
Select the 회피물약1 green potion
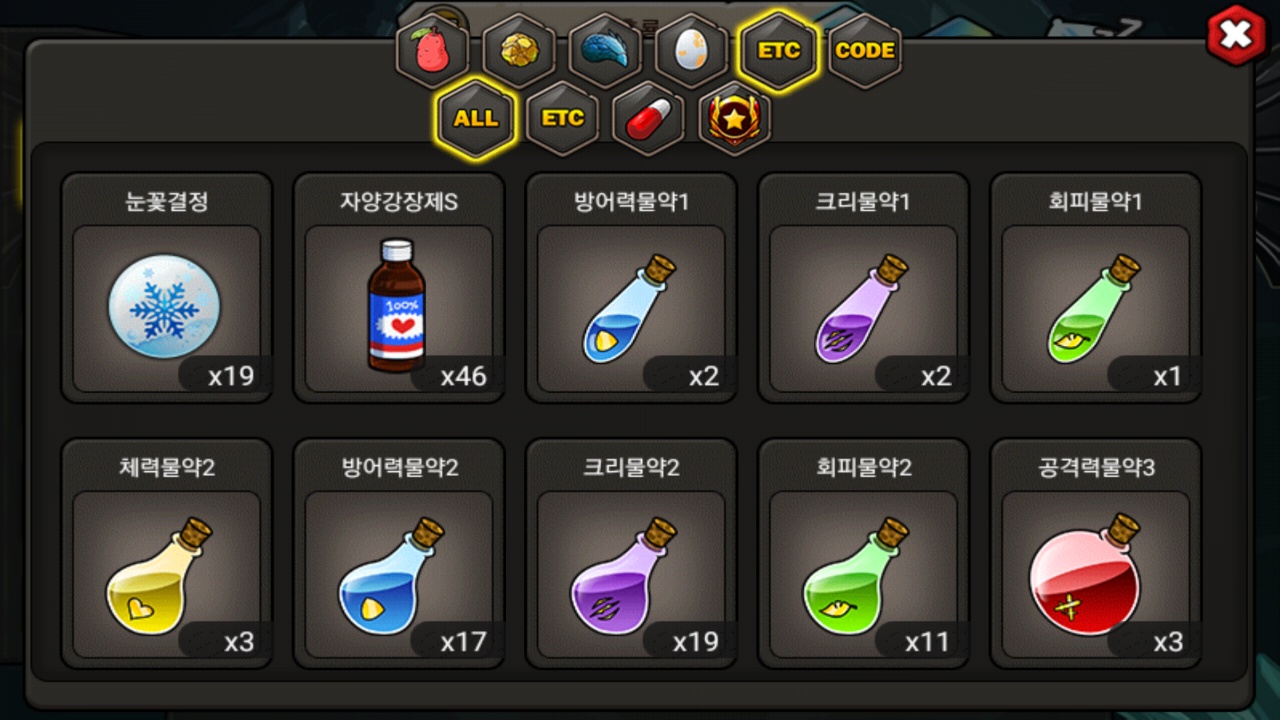coord(1095,288)
